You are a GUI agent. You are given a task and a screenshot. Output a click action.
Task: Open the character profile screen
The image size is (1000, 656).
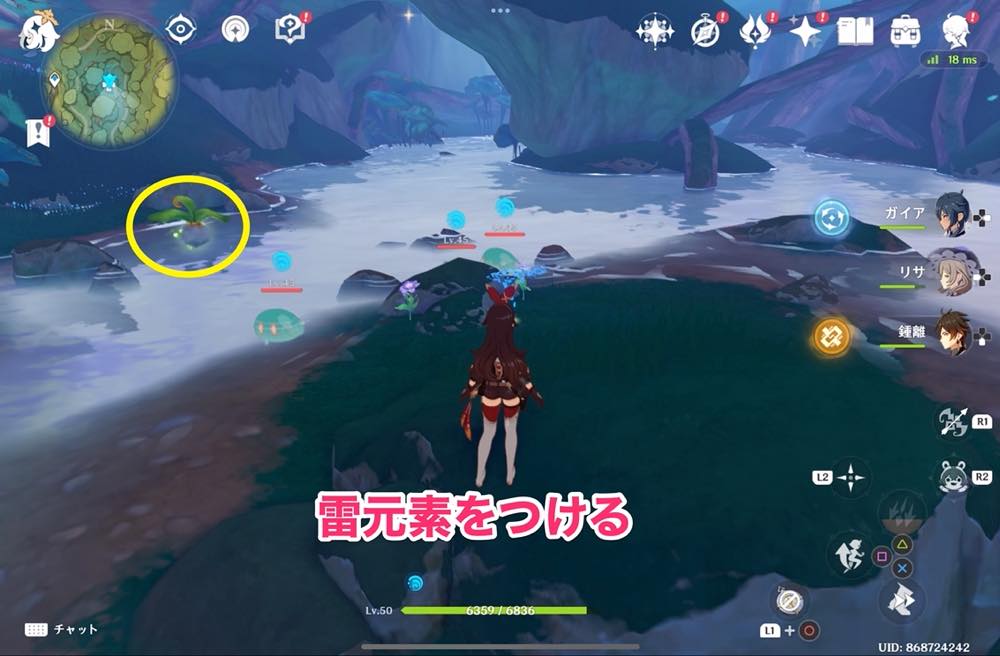coord(954,32)
